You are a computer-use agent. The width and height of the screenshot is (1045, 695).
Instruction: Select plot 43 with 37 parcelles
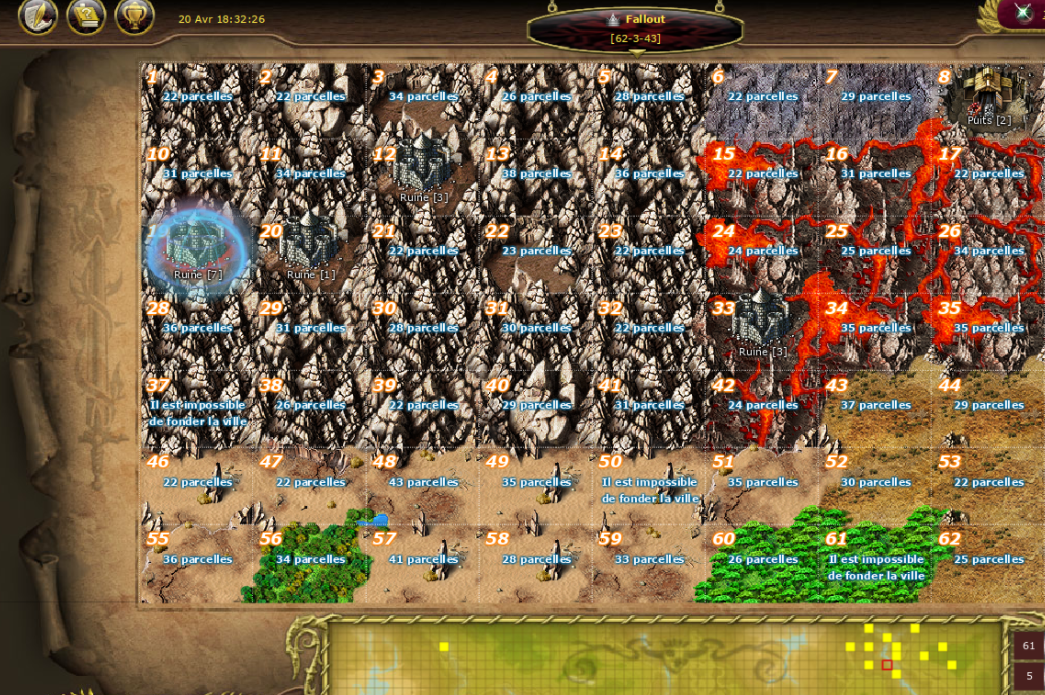pyautogui.click(x=875, y=405)
